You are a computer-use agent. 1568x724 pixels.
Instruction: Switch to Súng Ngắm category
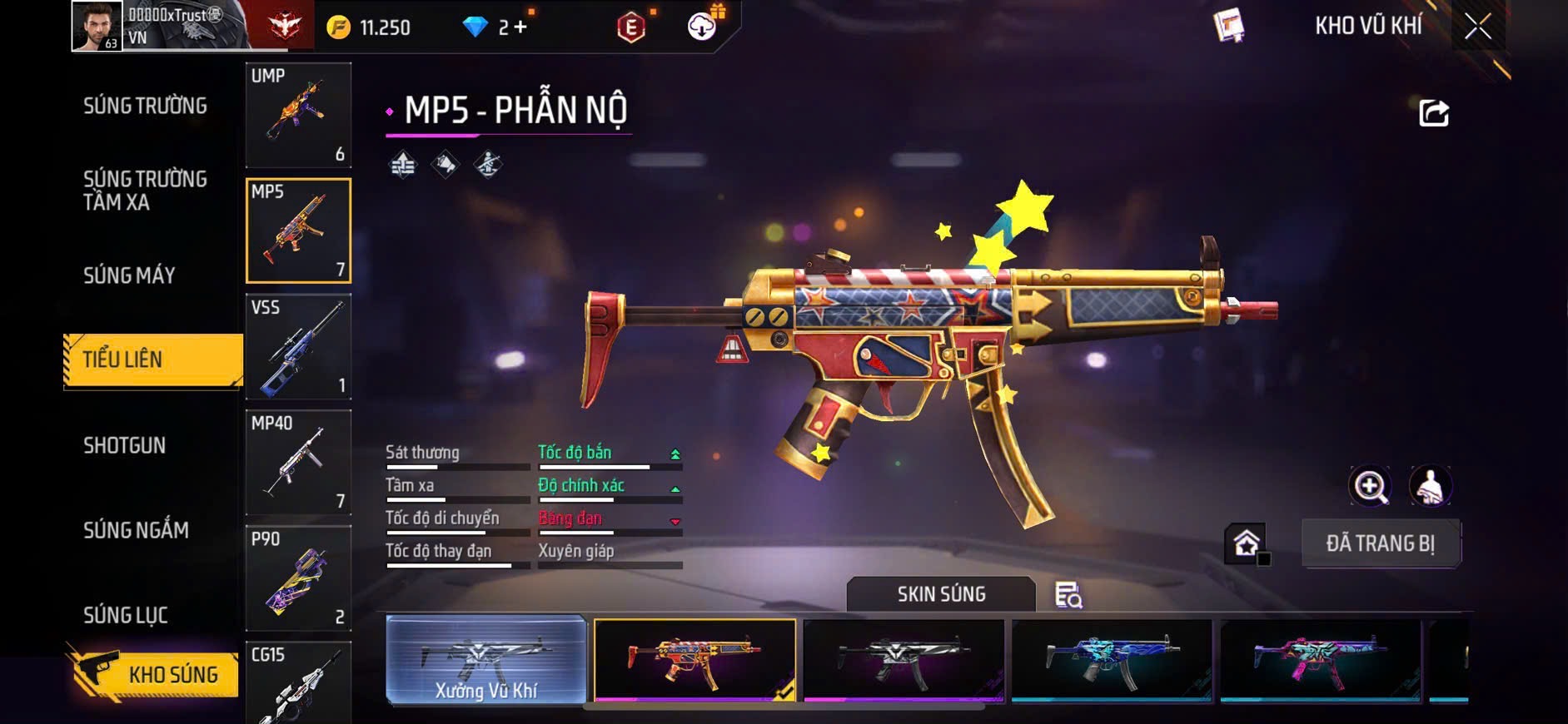pyautogui.click(x=136, y=530)
